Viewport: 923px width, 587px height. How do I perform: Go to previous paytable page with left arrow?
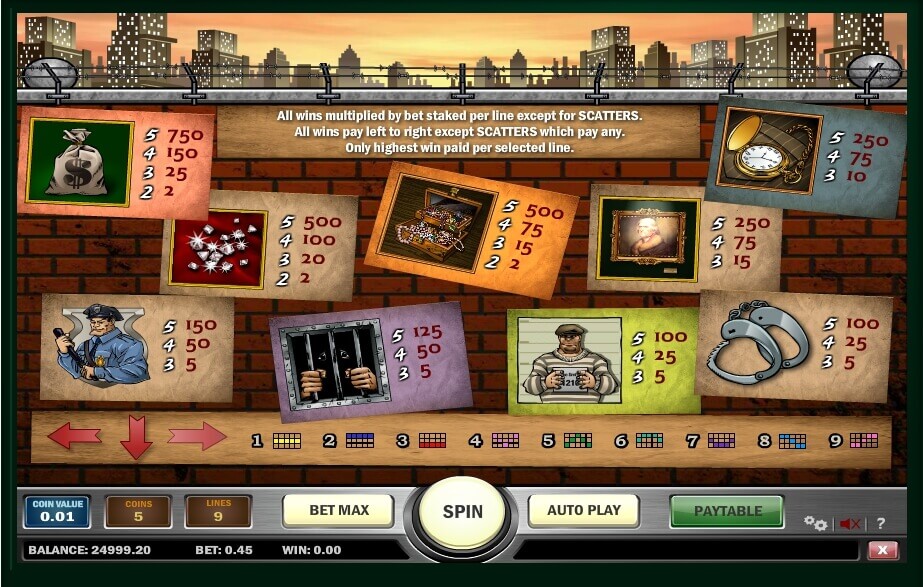pos(75,436)
